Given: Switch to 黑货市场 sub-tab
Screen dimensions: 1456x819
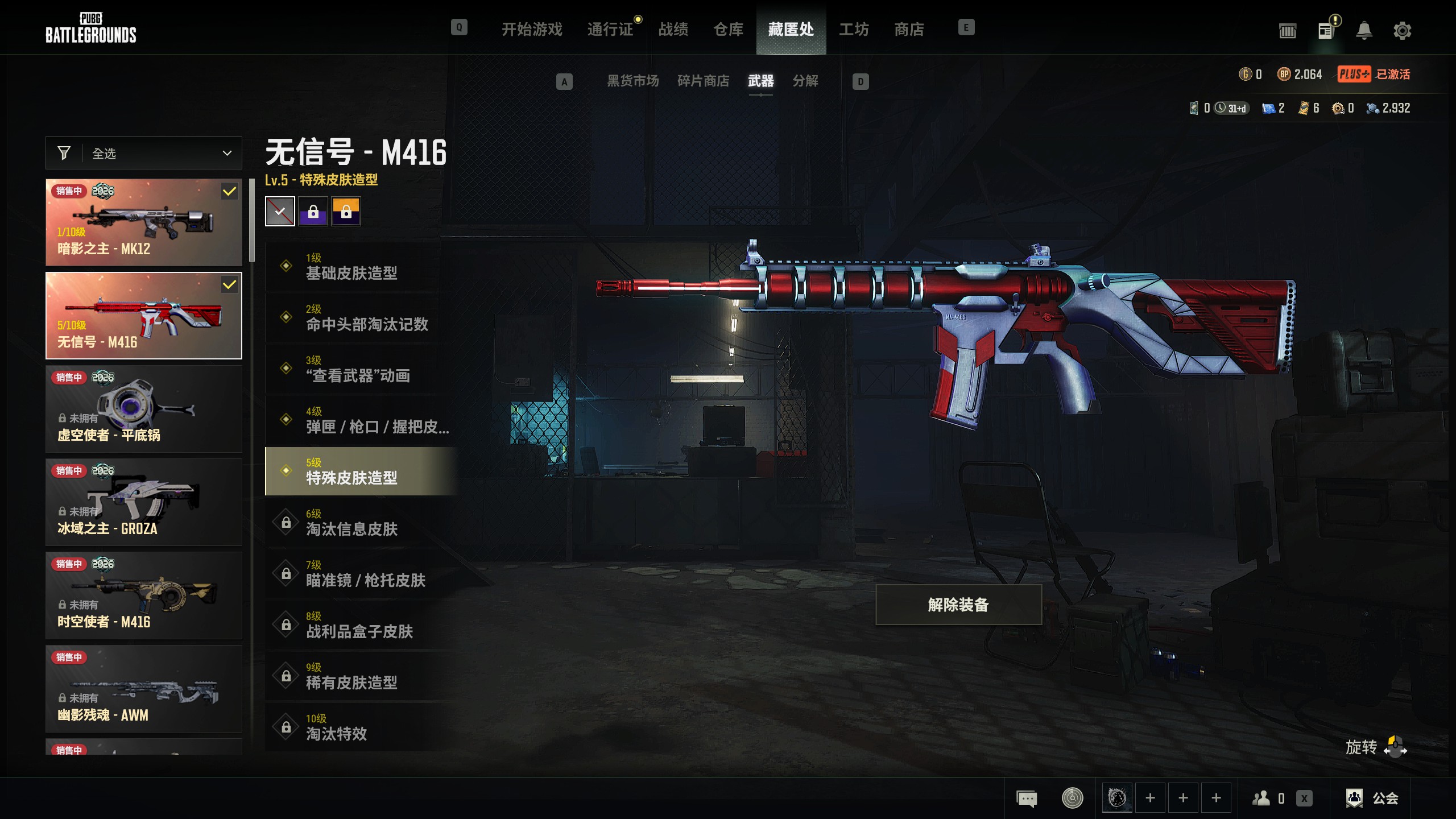Looking at the screenshot, I should 632,81.
